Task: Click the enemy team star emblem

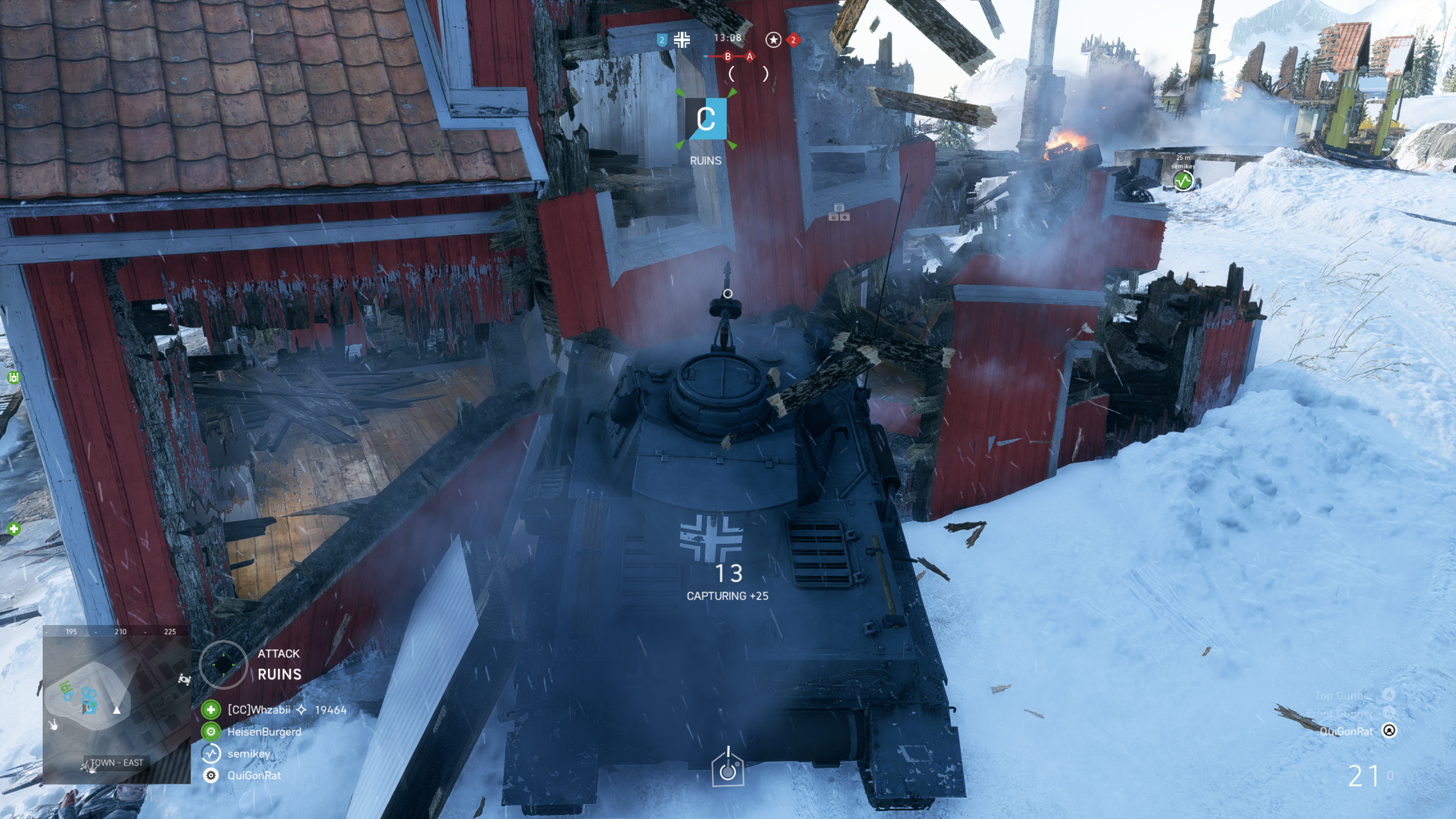Action: (773, 40)
